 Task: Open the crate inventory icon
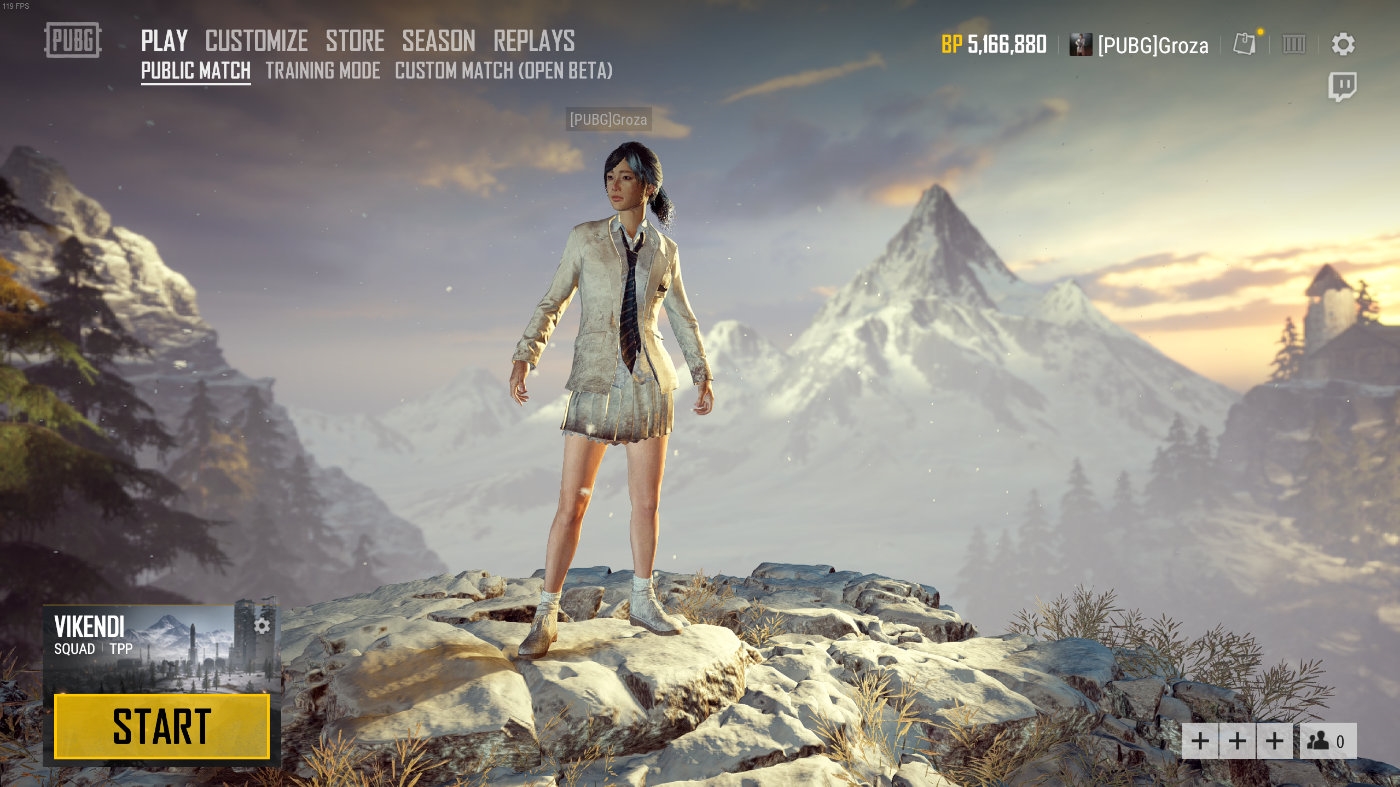click(1294, 44)
